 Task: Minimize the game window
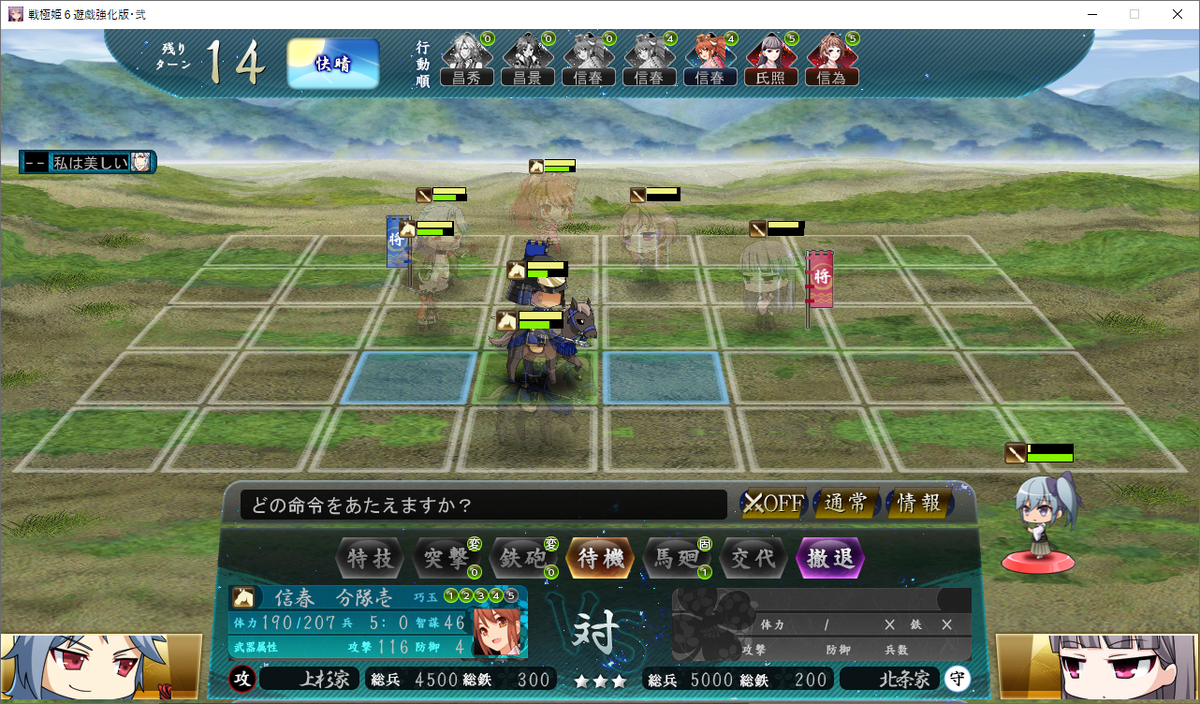(1090, 14)
